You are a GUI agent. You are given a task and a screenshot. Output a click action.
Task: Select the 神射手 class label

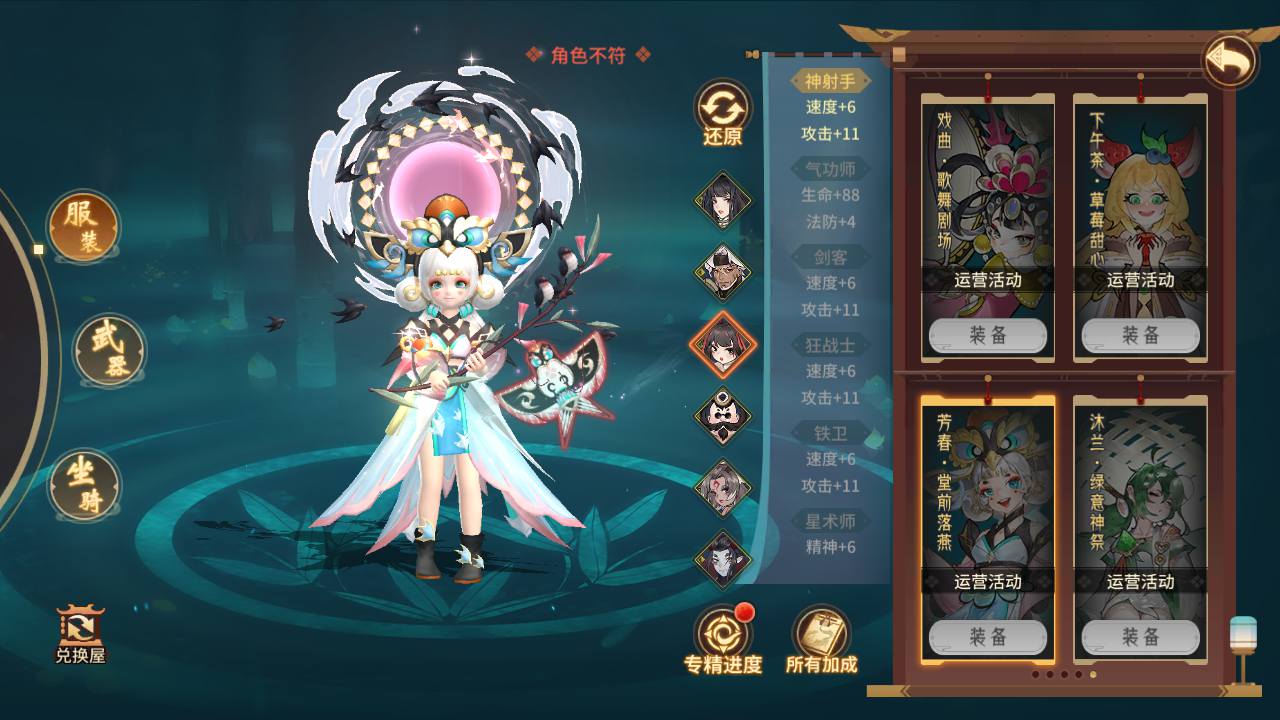click(830, 81)
